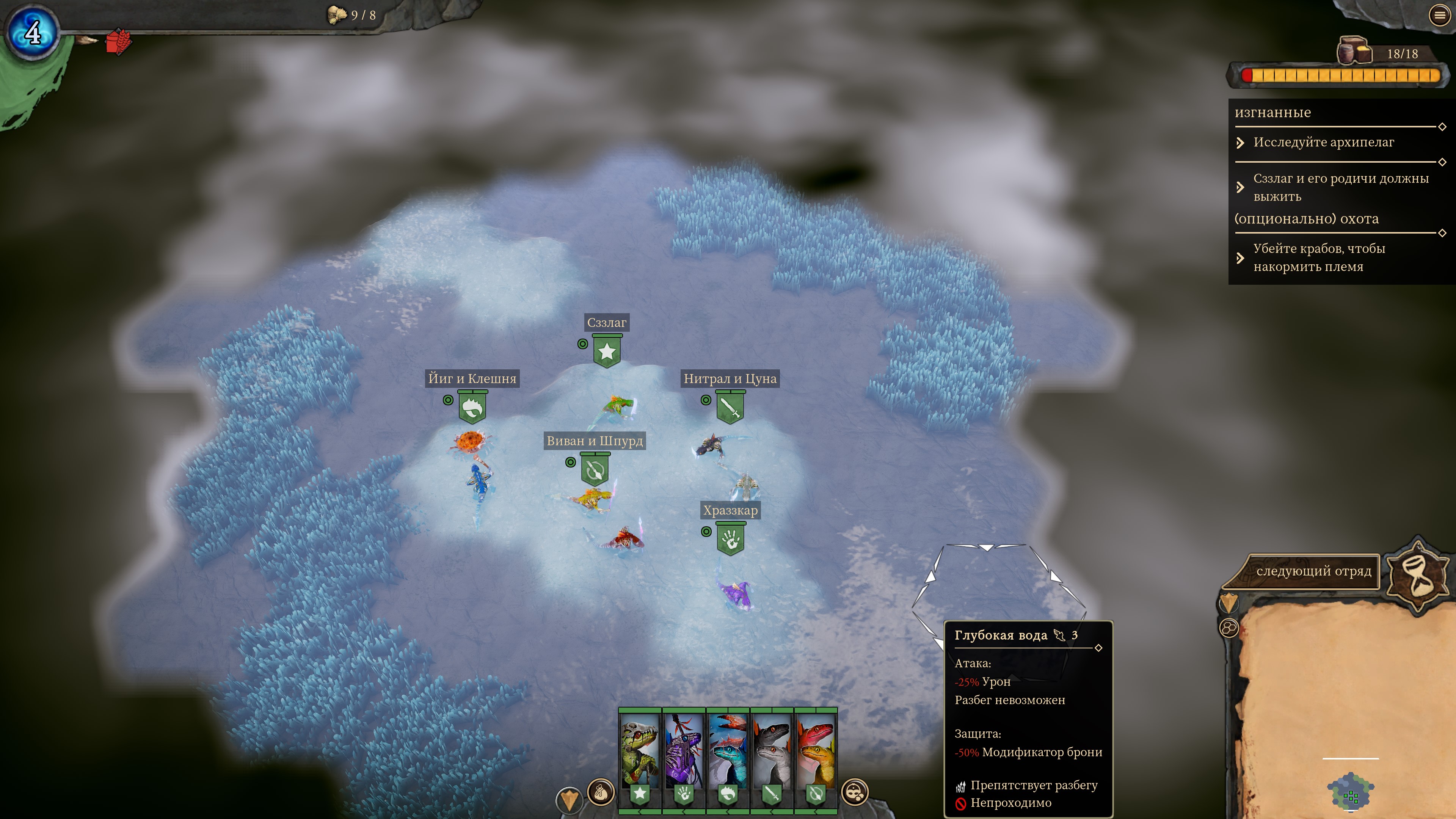Select the purple shaman portrait card
The height and width of the screenshot is (819, 1456).
[x=684, y=752]
